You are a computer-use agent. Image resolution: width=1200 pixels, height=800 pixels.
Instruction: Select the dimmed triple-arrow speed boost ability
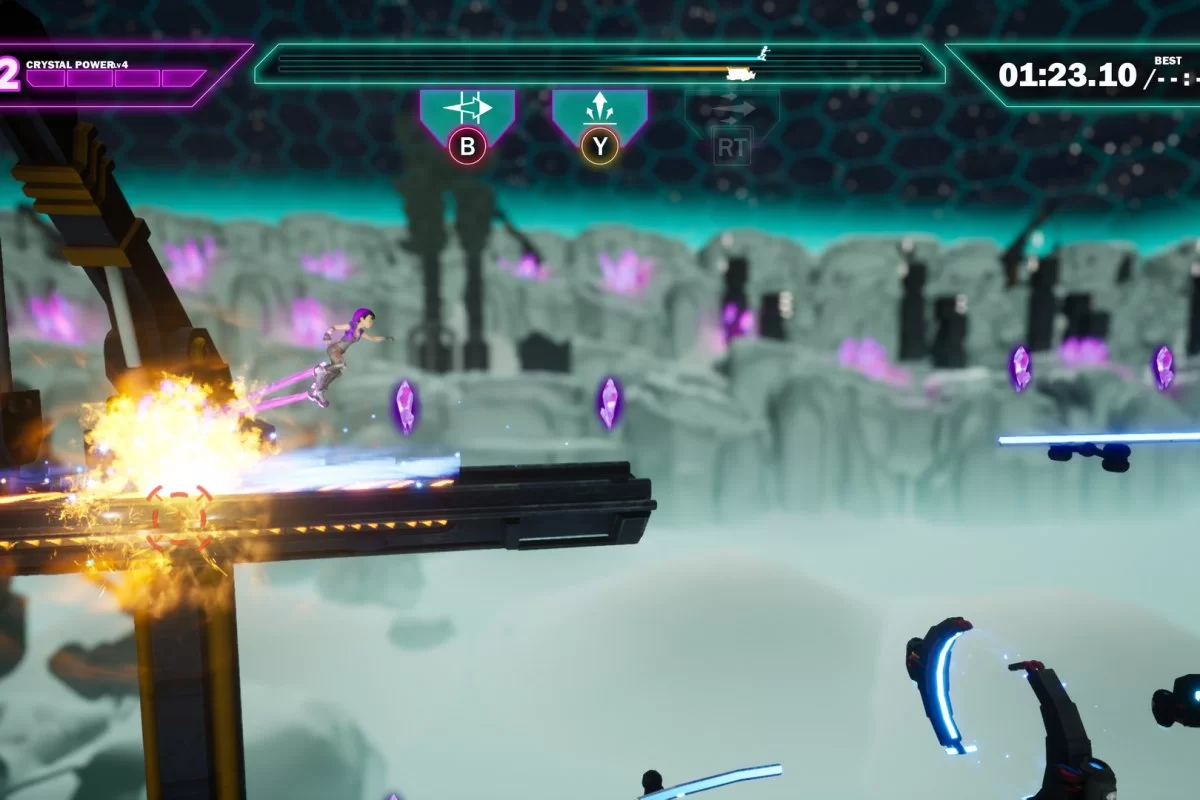pyautogui.click(x=732, y=110)
